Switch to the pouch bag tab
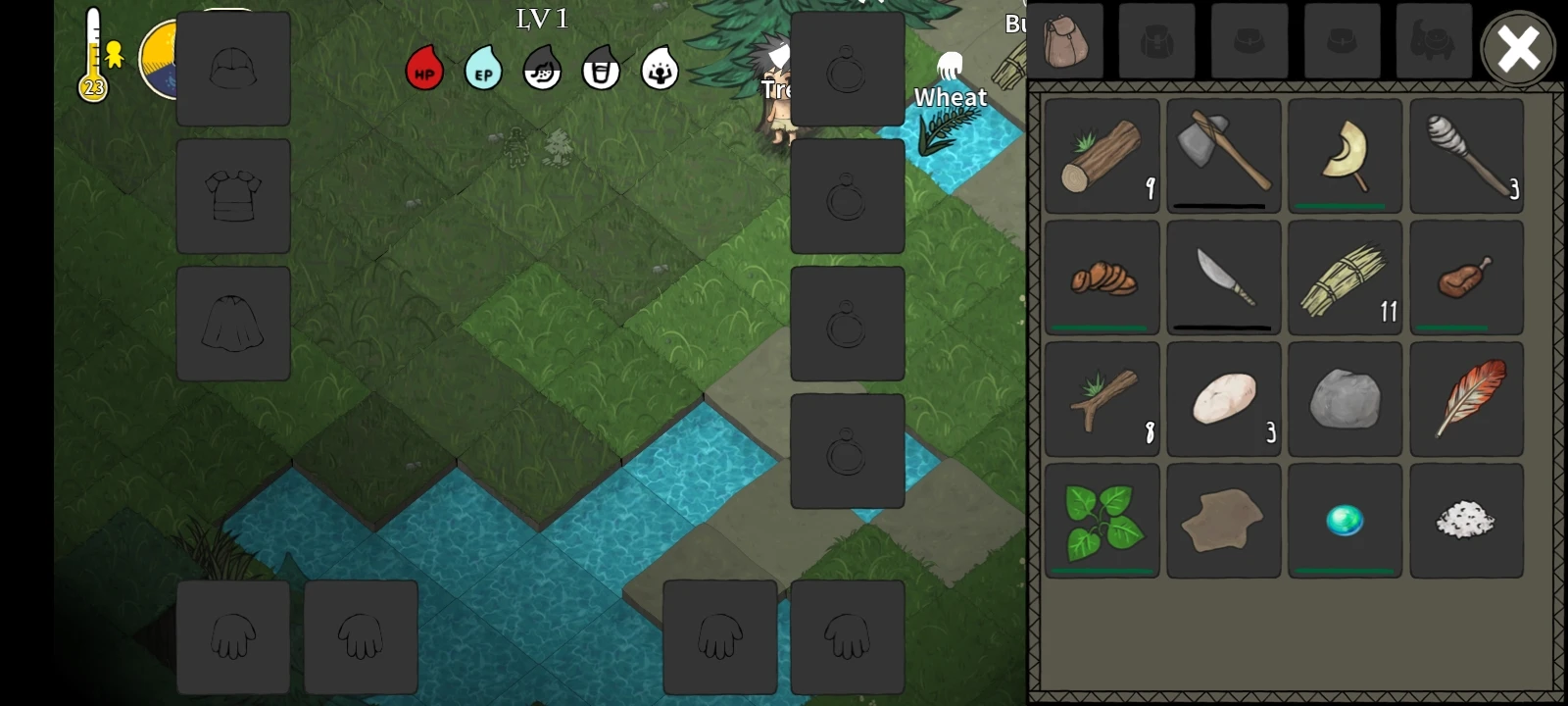Viewport: 1568px width, 706px height. point(1066,41)
